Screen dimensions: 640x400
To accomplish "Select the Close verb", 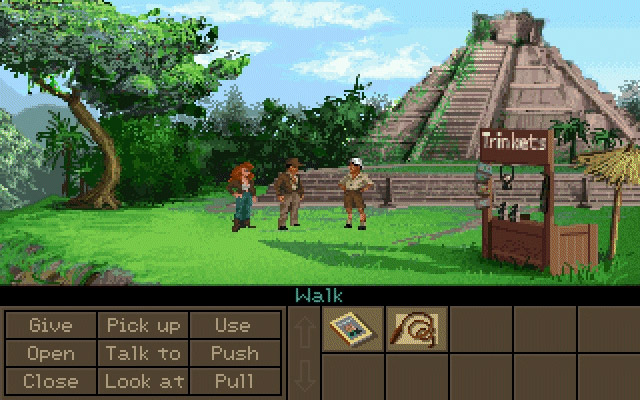I will [50, 381].
